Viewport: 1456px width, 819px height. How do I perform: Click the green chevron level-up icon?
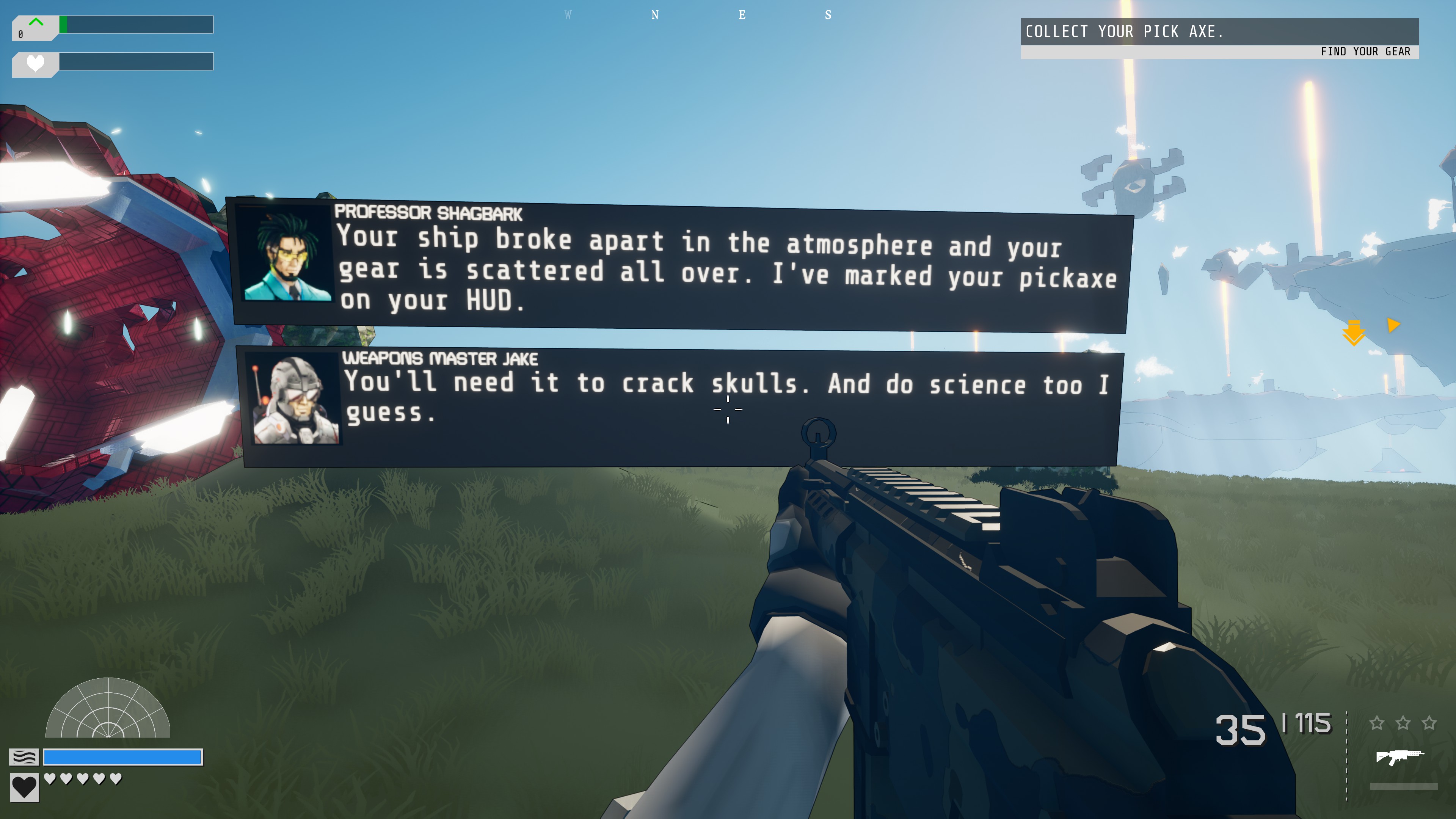click(x=36, y=23)
